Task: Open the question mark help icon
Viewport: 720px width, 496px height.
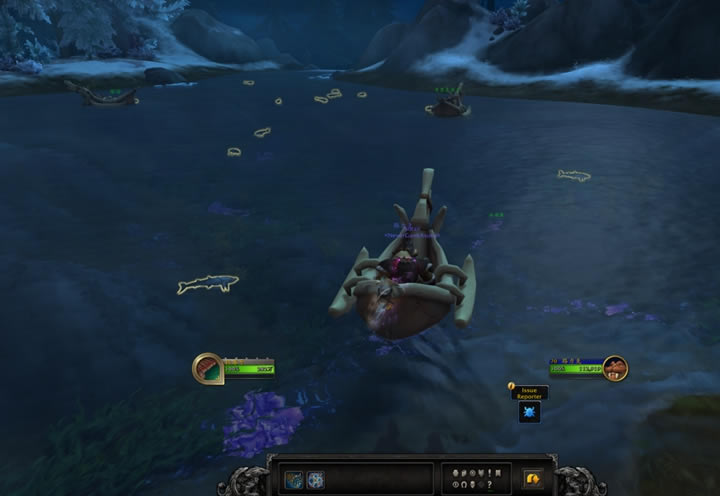Action: point(488,485)
